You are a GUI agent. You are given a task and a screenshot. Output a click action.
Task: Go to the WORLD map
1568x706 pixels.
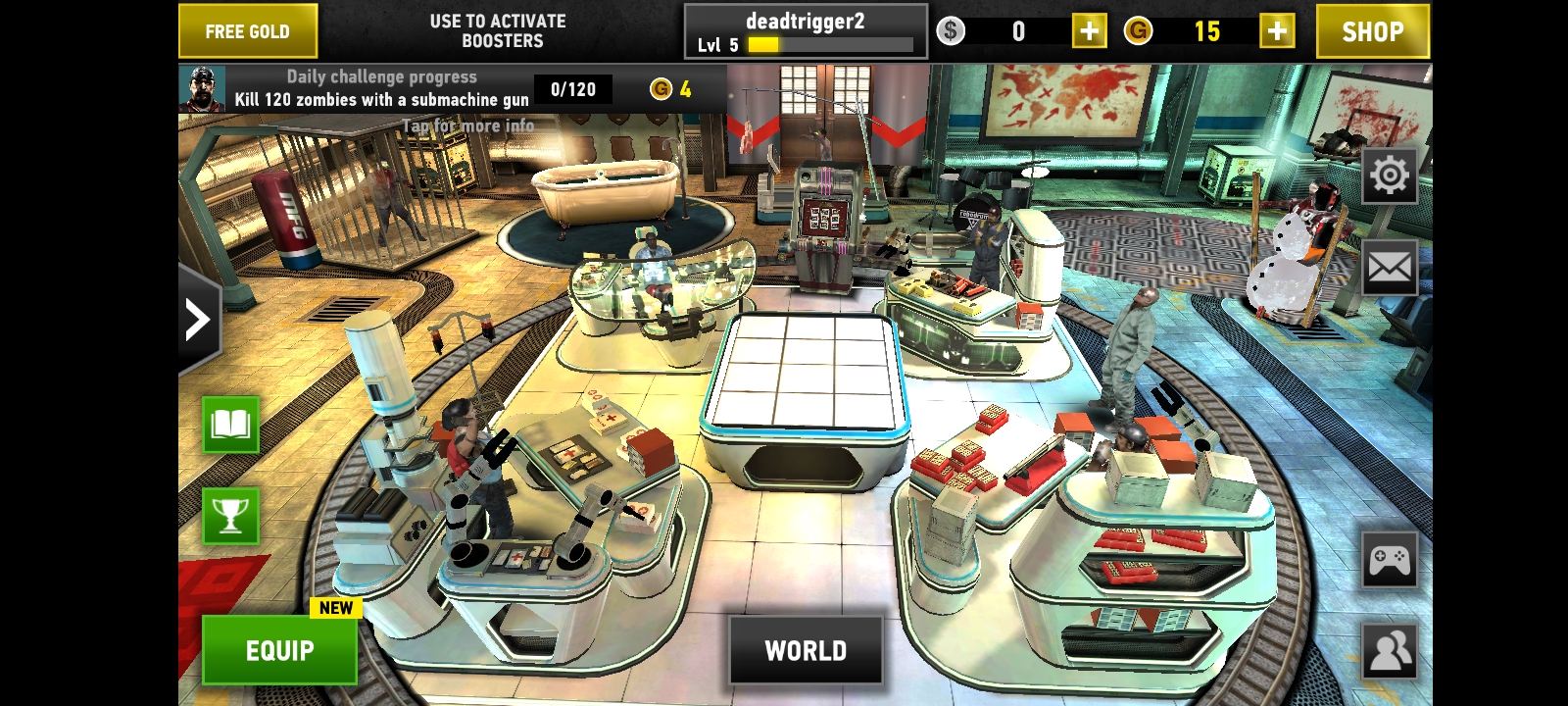(x=806, y=650)
